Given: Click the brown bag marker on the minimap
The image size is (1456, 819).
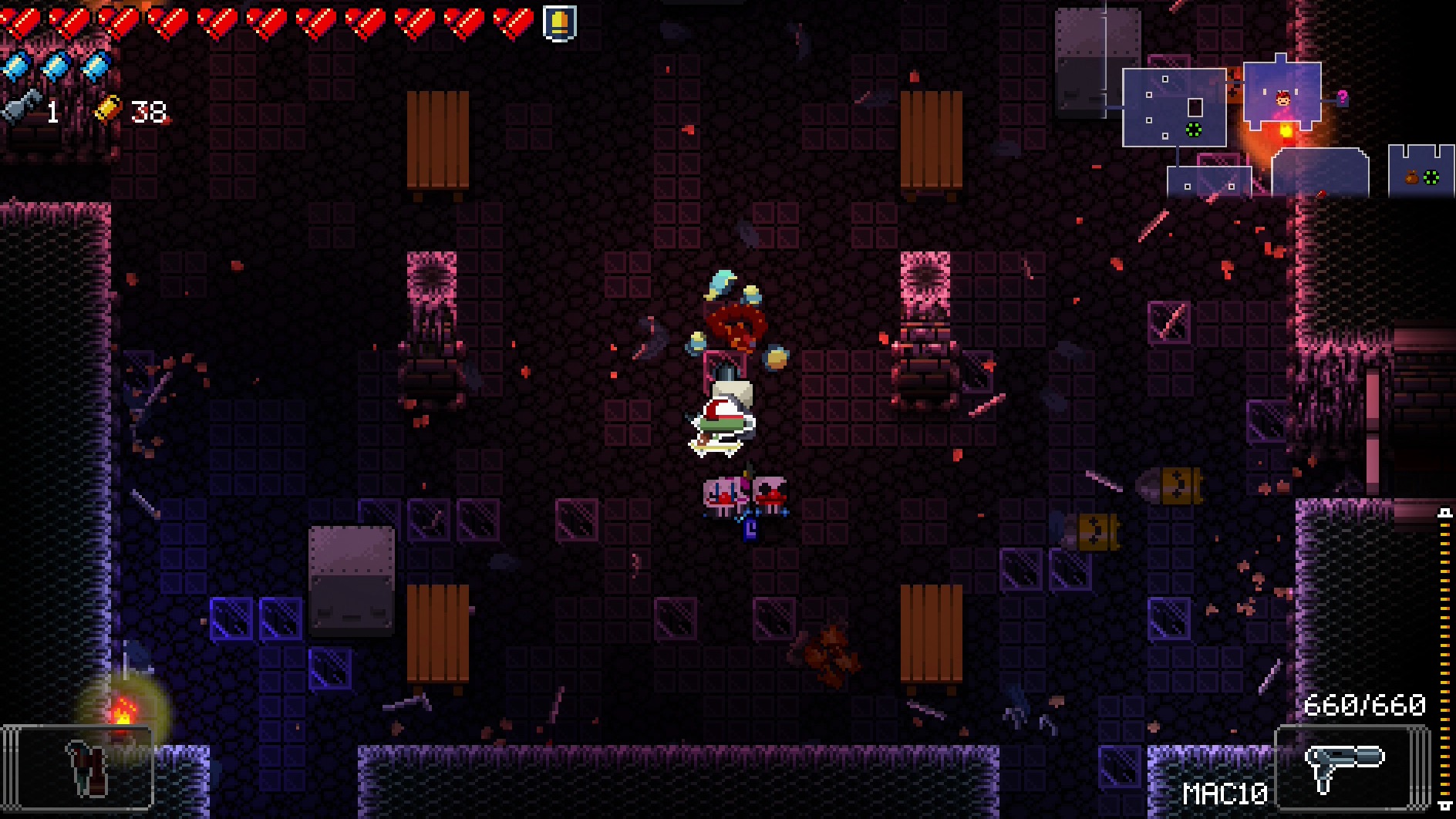Looking at the screenshot, I should (x=1412, y=178).
